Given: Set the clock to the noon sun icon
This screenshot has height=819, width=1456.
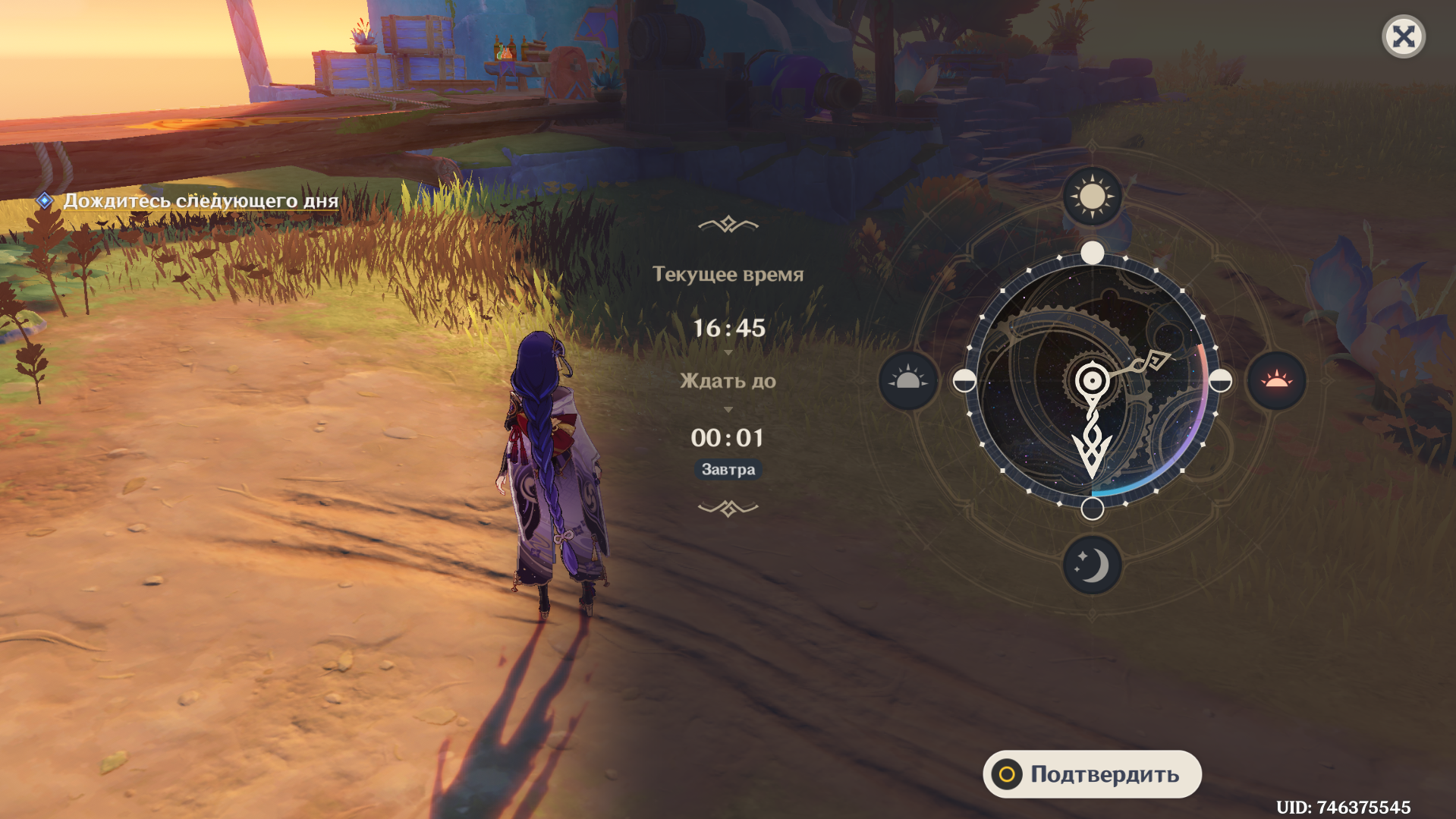Looking at the screenshot, I should click(x=1092, y=197).
